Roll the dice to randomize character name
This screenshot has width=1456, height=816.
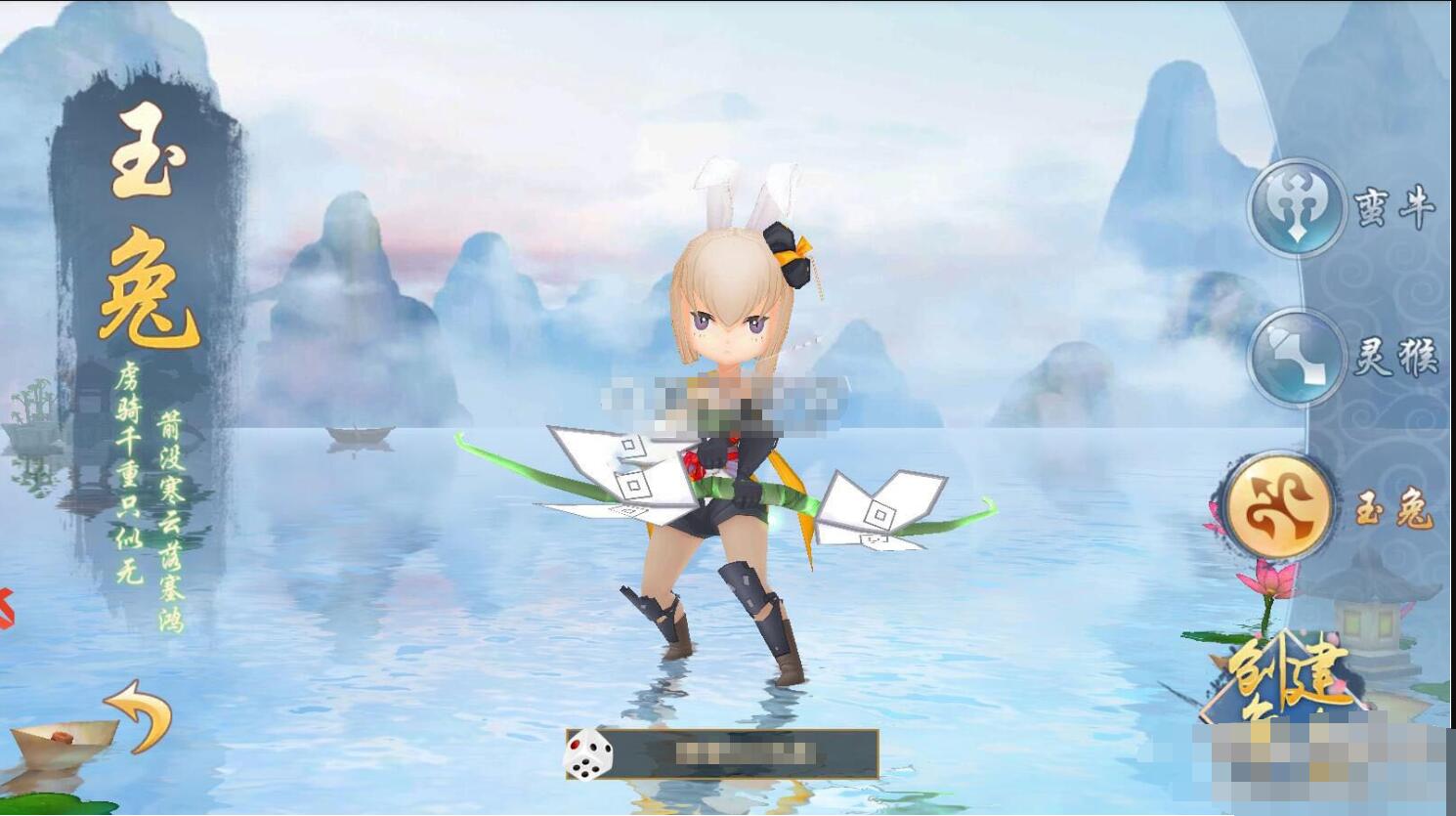(587, 753)
